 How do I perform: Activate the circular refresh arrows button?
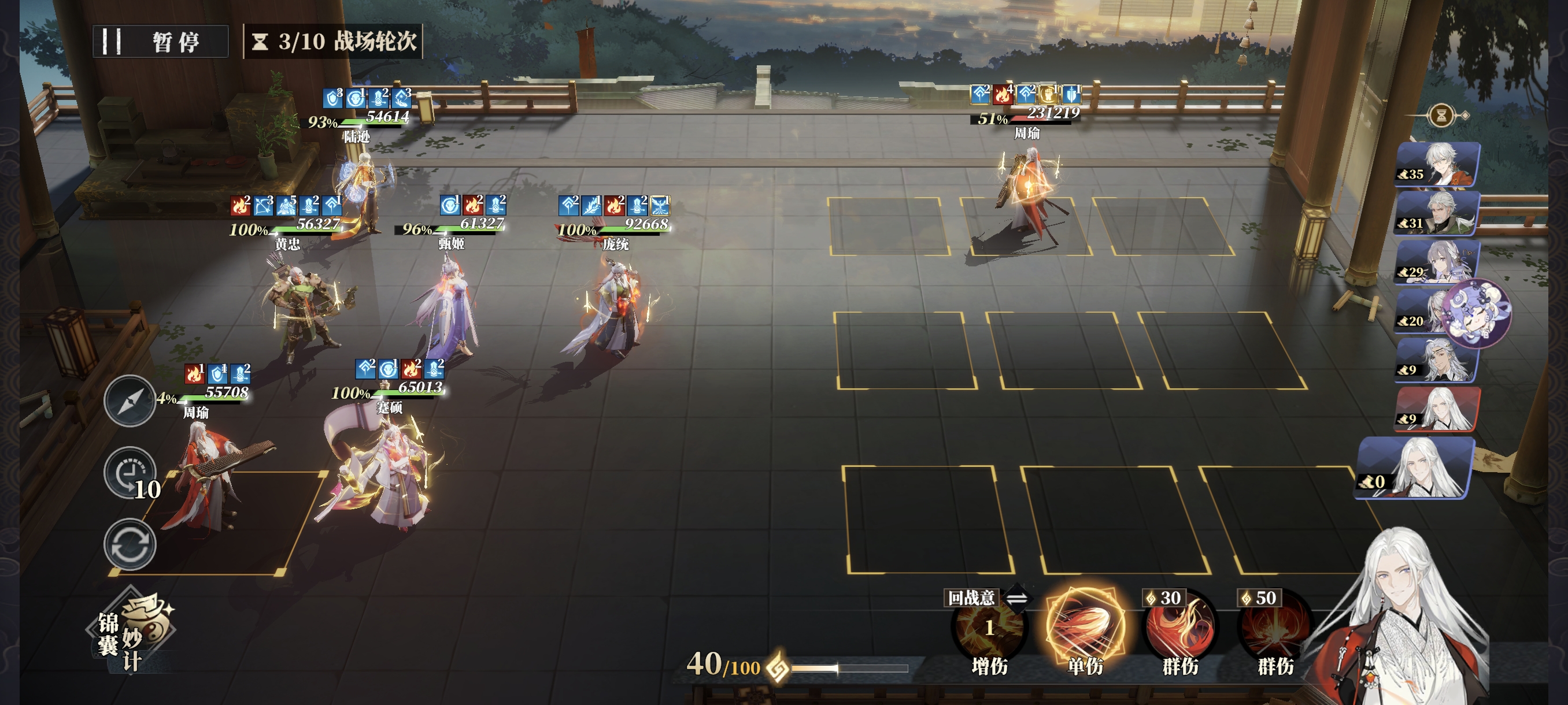(x=130, y=544)
